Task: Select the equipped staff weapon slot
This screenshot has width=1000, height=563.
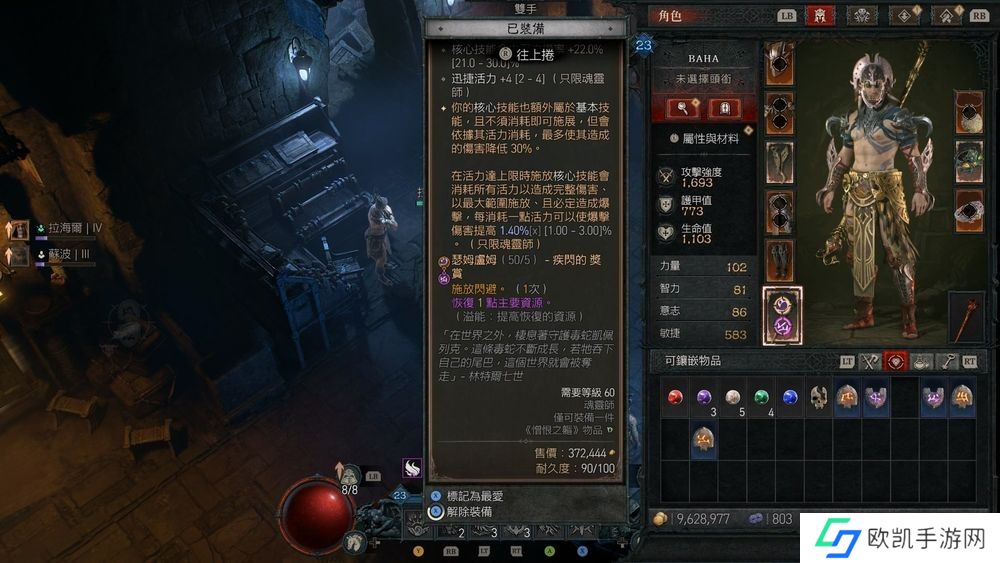Action: click(x=967, y=316)
